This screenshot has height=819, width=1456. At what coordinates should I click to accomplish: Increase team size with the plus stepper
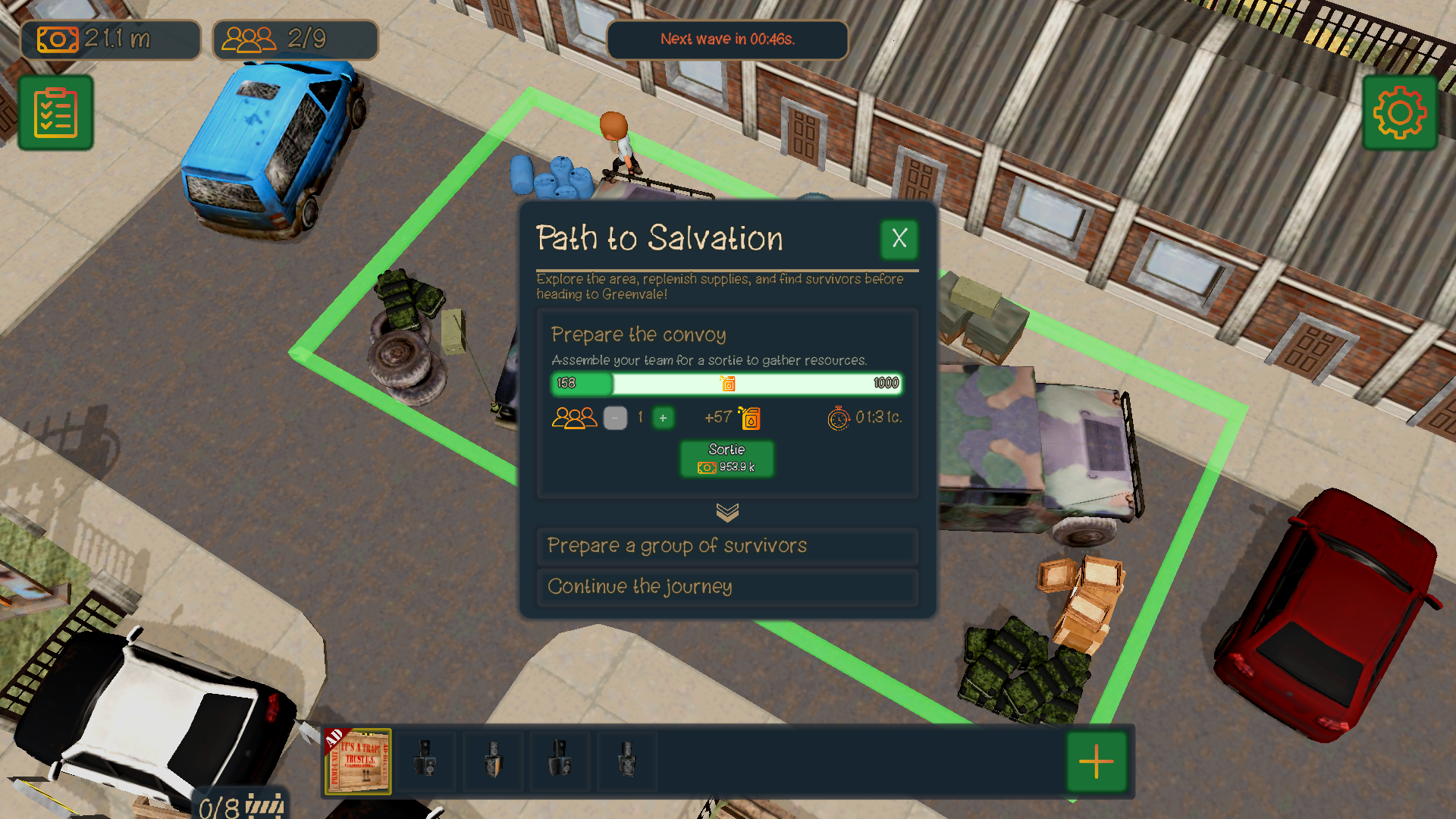(663, 418)
